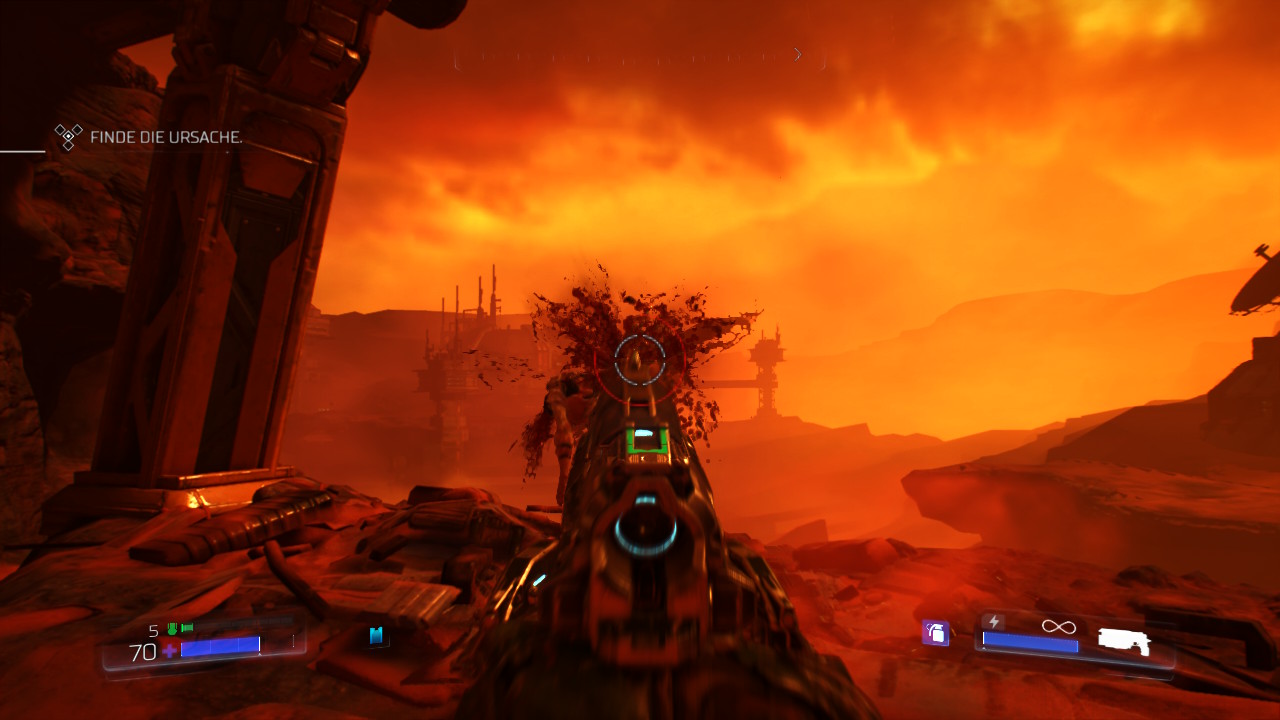
Task: Click the compass strip at top center
Action: tap(640, 58)
